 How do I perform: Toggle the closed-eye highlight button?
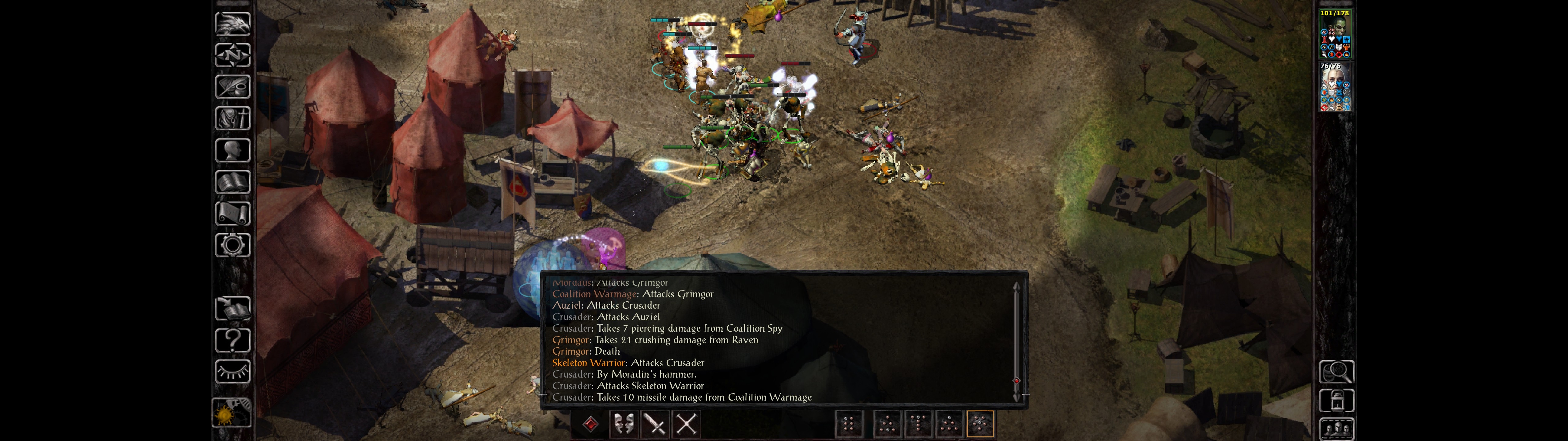point(232,371)
